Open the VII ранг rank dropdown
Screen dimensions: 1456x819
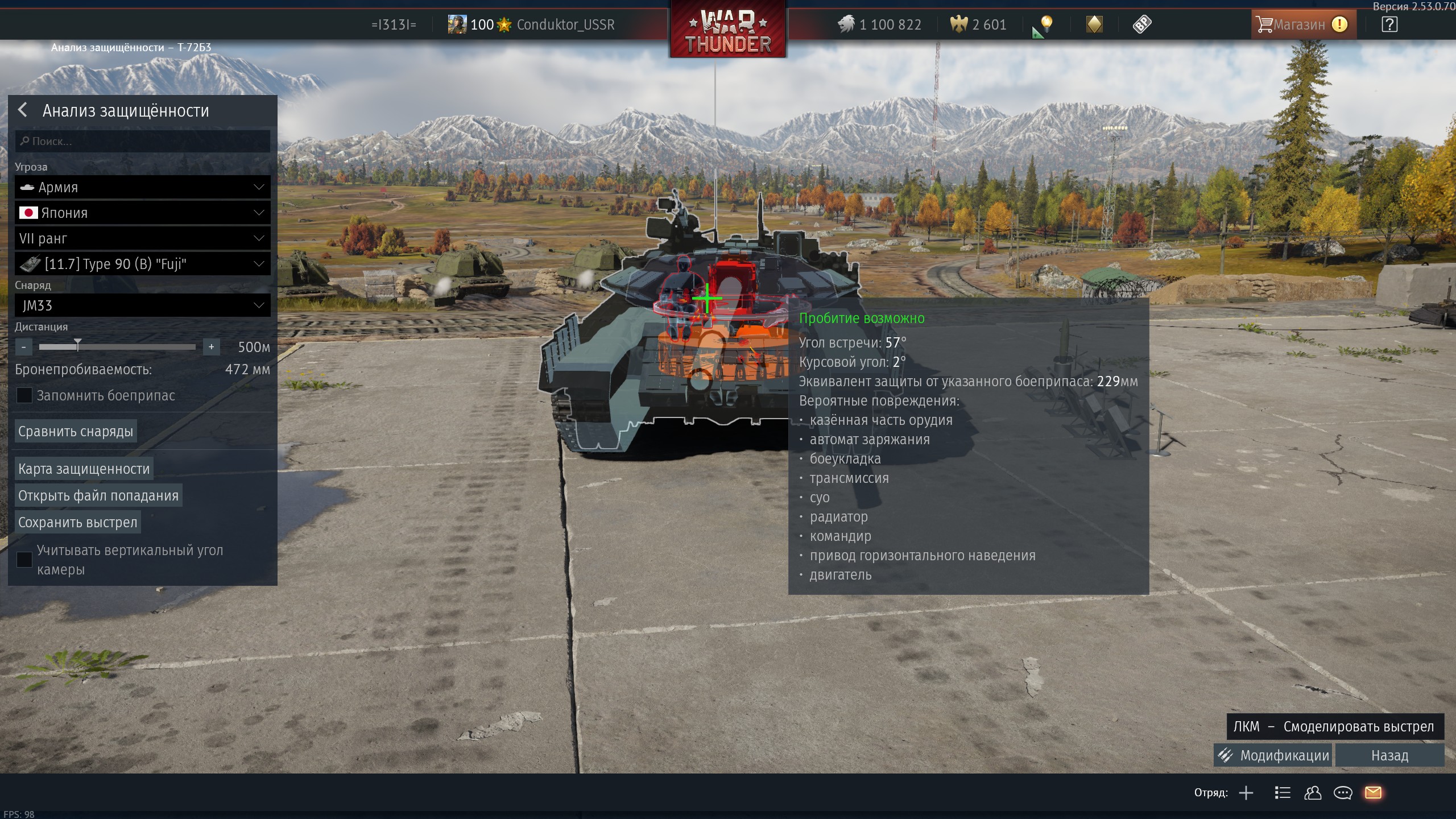[142, 238]
